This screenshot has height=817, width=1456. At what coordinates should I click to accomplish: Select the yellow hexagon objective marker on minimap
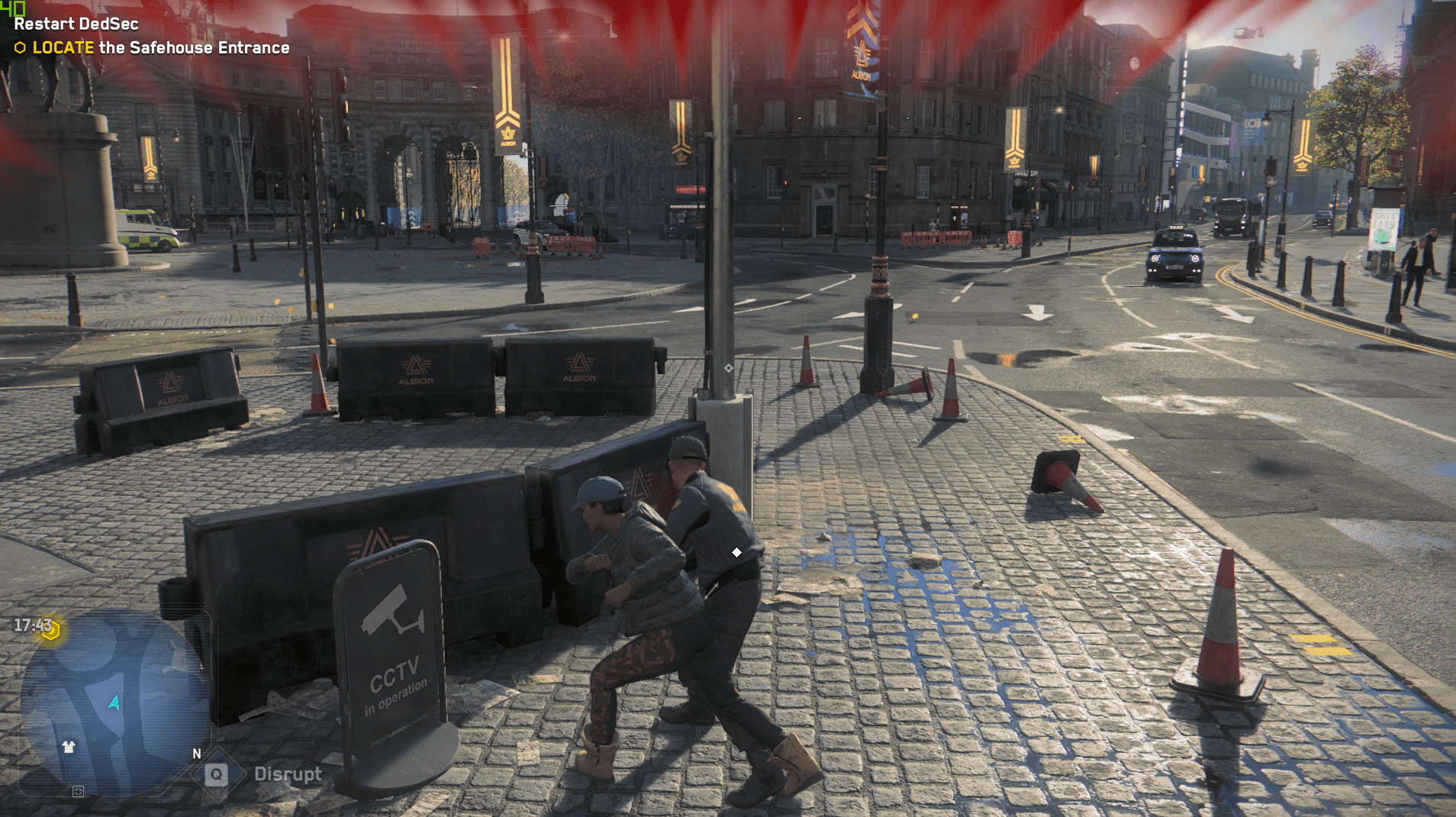click(x=51, y=630)
